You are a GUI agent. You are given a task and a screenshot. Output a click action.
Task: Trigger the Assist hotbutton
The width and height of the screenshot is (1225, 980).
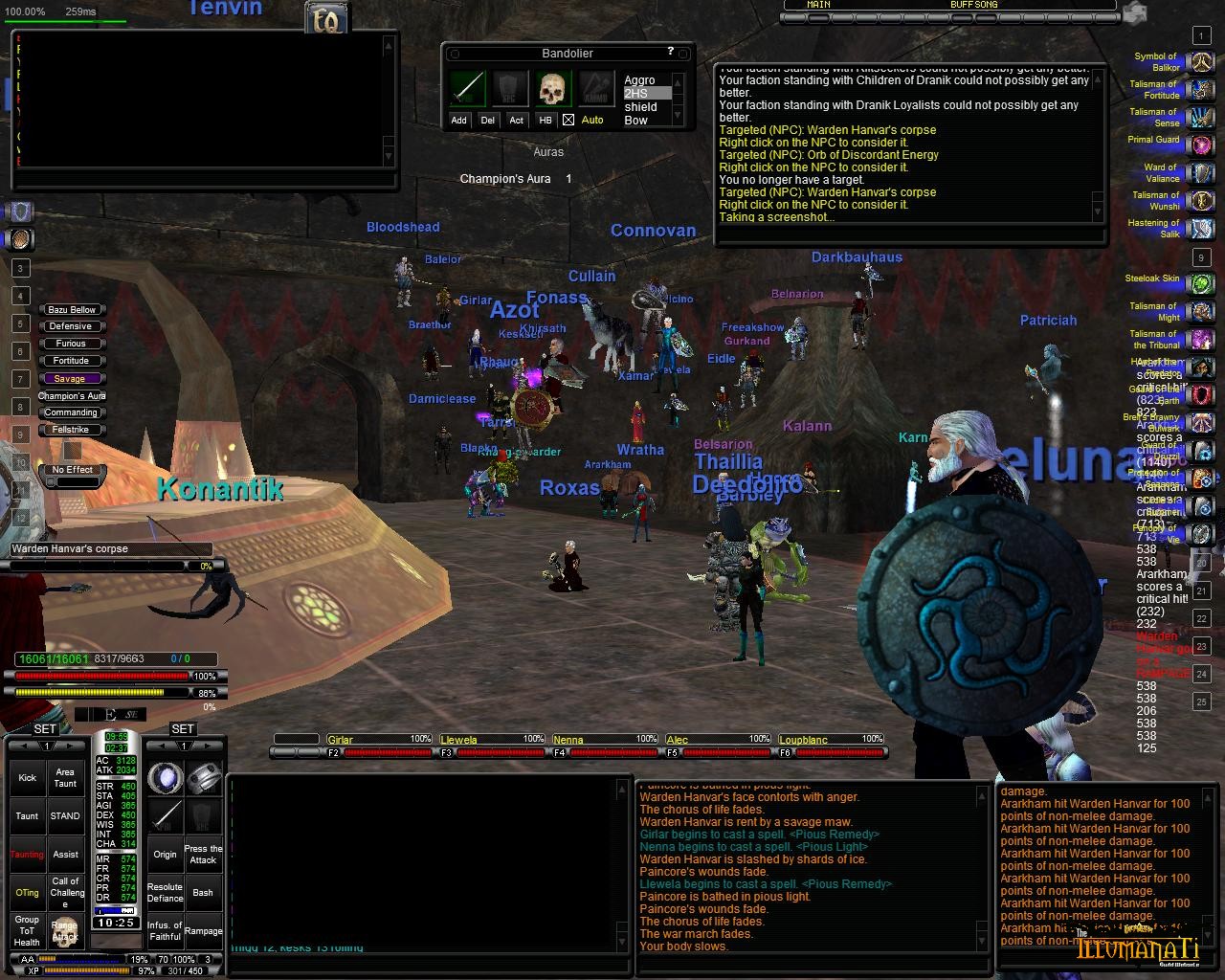click(x=65, y=855)
